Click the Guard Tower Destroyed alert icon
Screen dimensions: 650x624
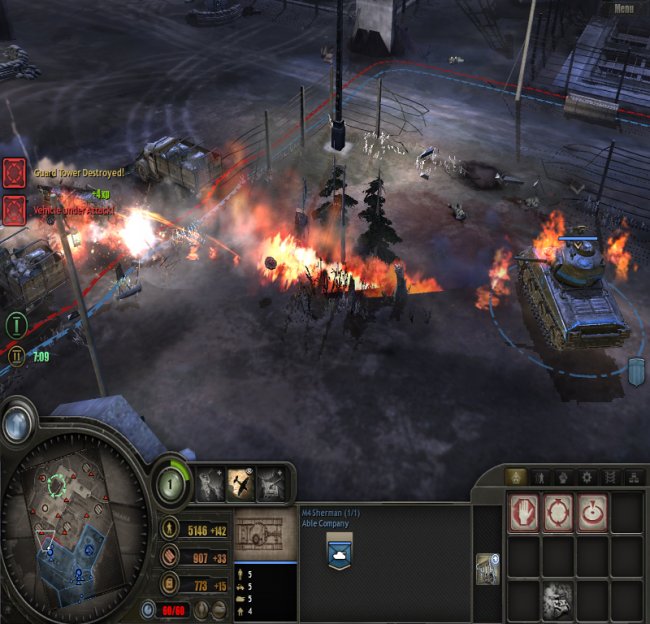pos(13,173)
